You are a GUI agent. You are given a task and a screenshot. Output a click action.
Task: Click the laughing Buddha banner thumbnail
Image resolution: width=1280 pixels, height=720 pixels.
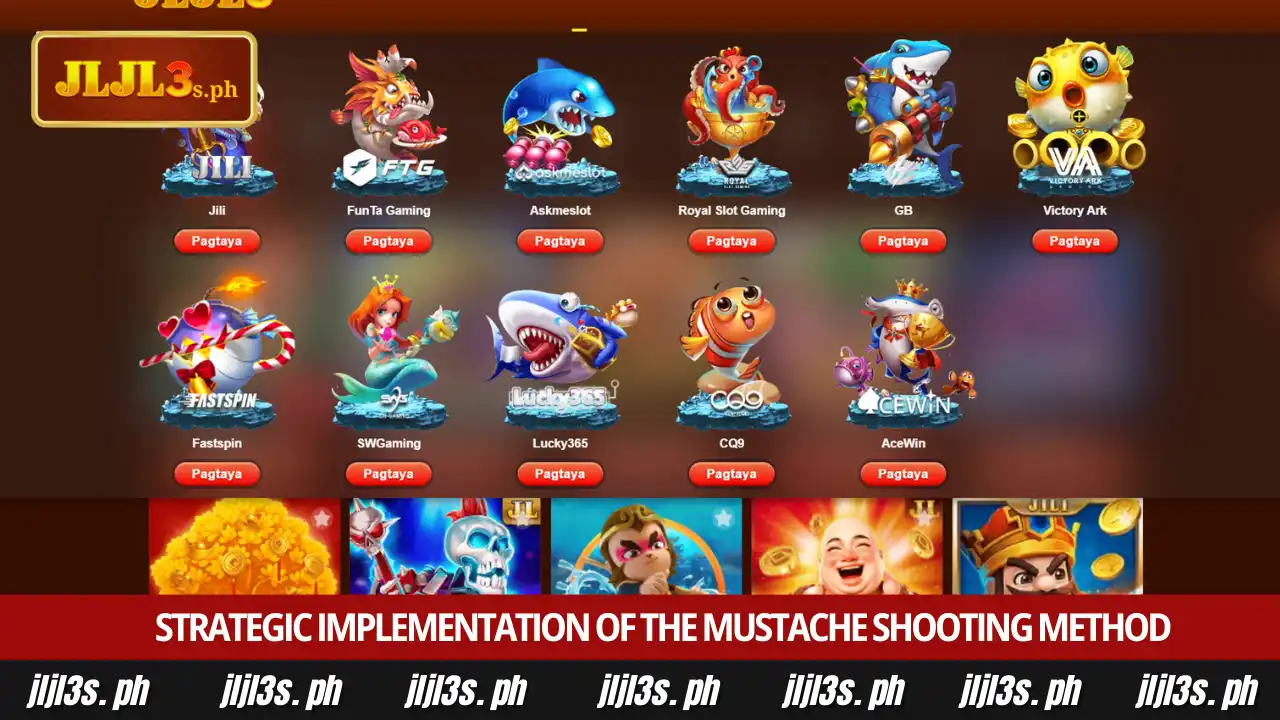(847, 545)
